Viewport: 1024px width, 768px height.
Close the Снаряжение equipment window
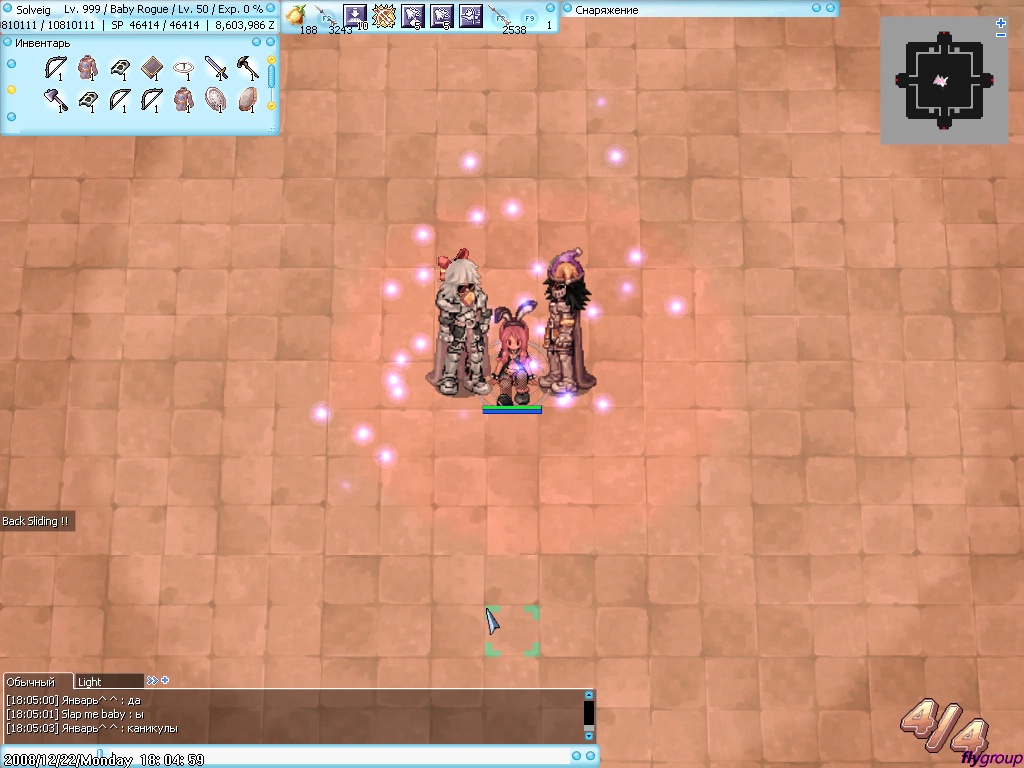[830, 9]
